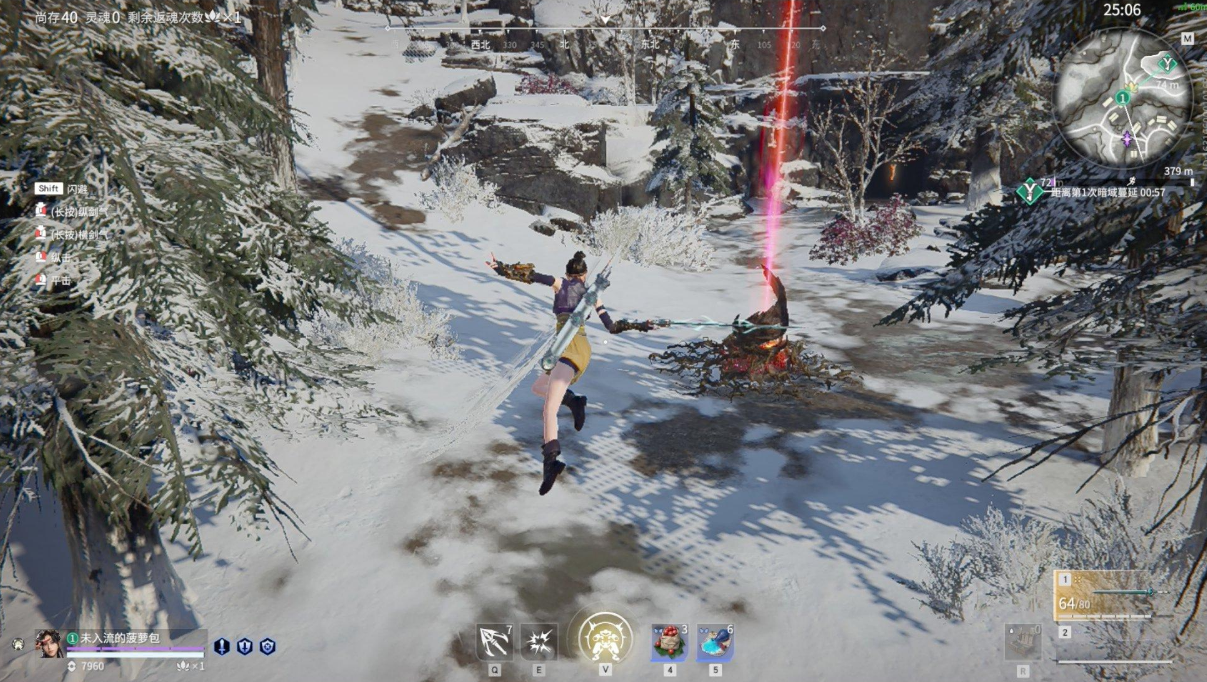The height and width of the screenshot is (682, 1207).
Task: Click the player character portrait
Action: click(48, 643)
